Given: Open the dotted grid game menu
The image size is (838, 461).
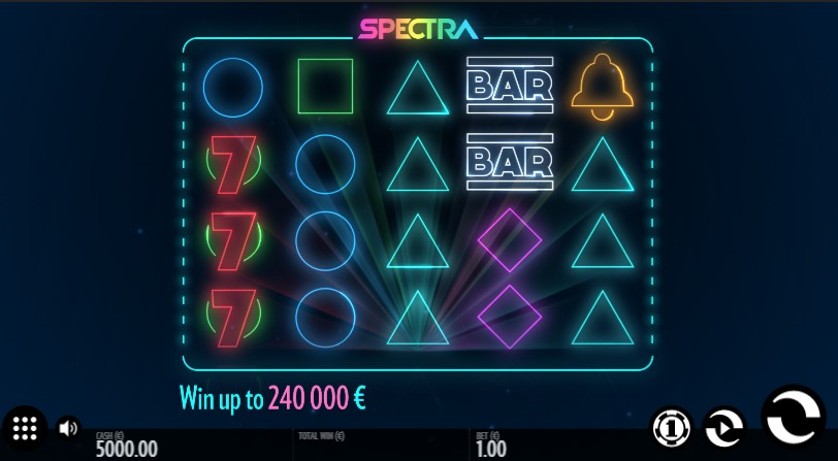Looking at the screenshot, I should click(25, 428).
